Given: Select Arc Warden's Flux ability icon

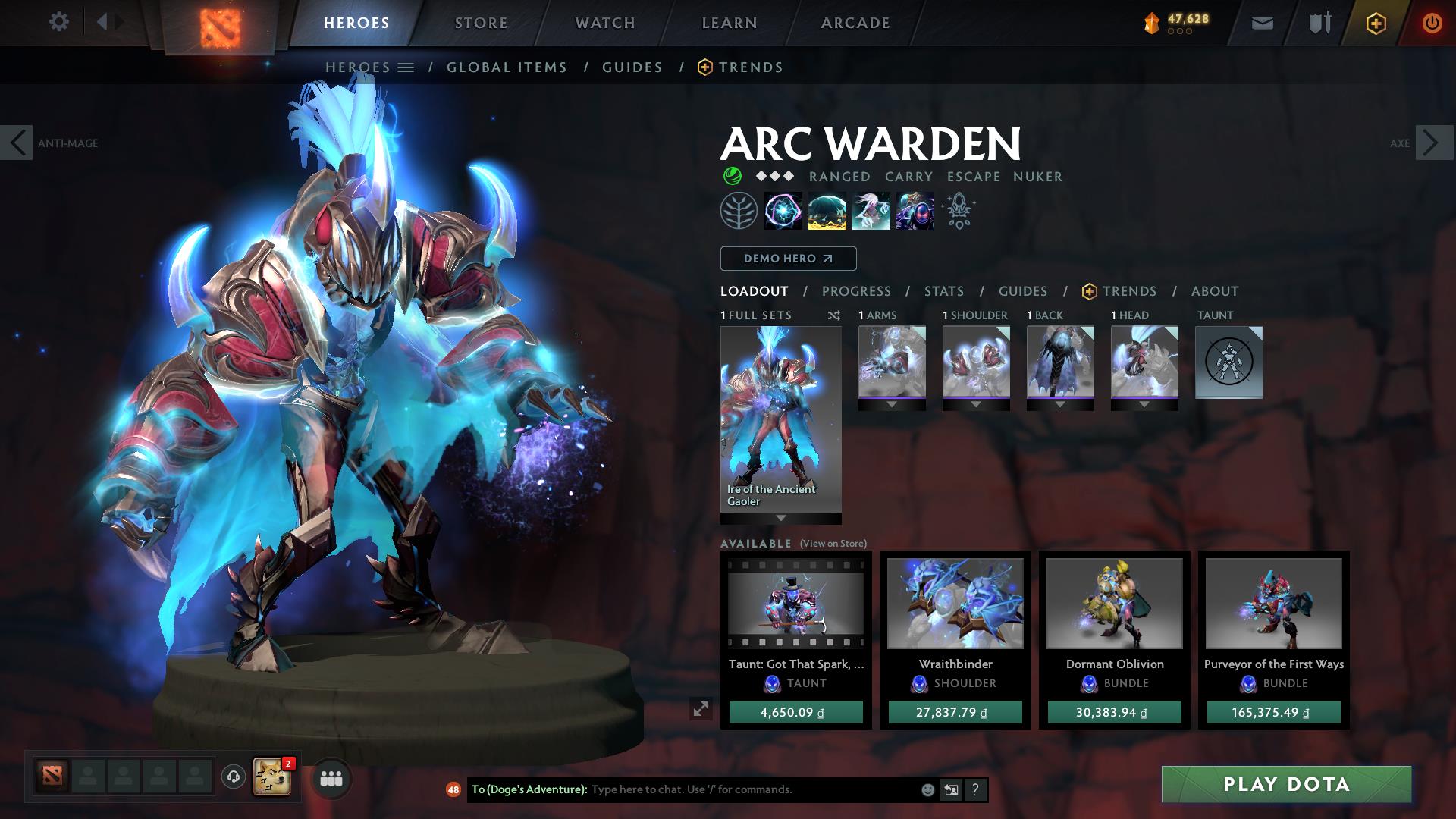Looking at the screenshot, I should (x=782, y=212).
